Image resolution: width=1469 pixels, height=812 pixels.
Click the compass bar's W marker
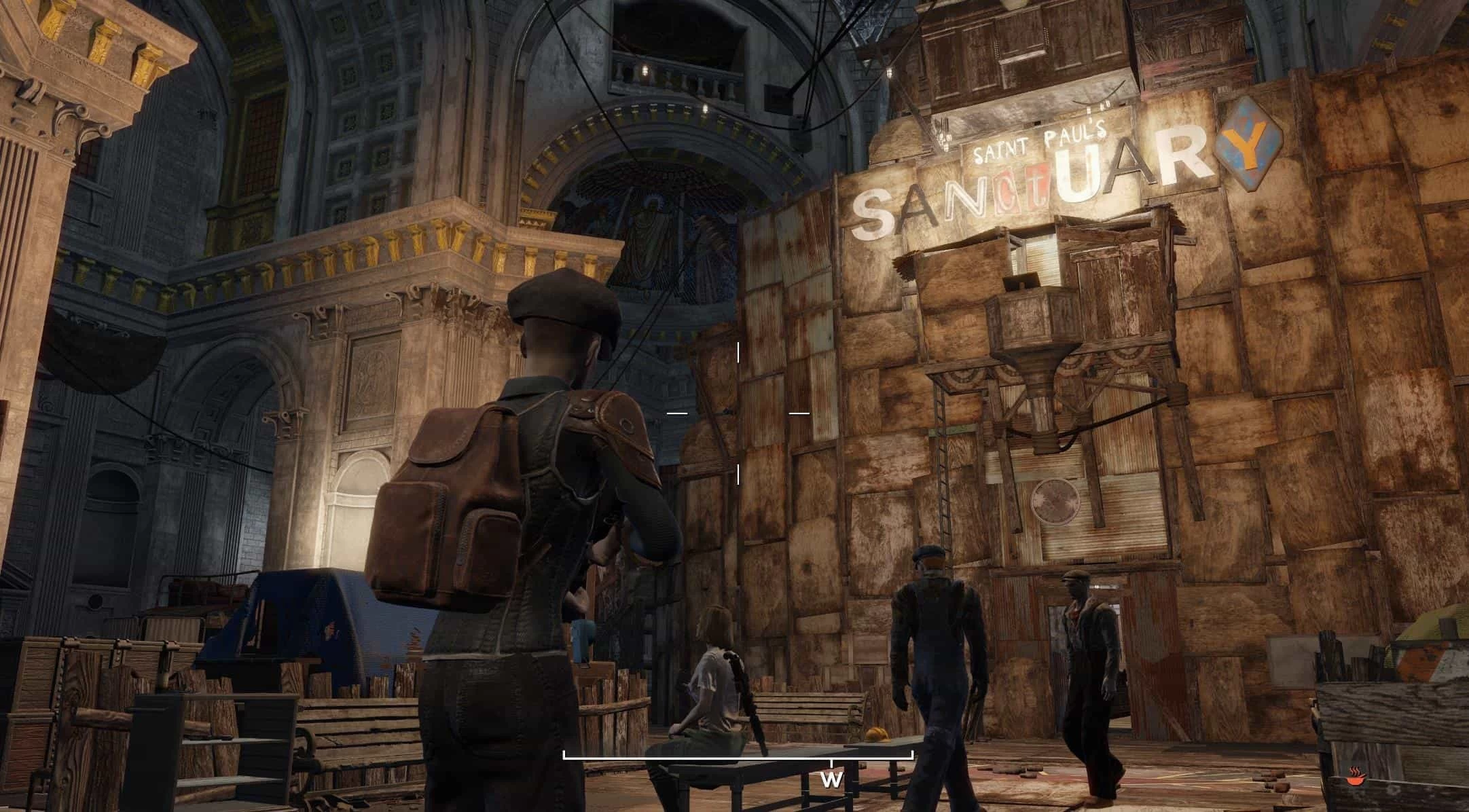pyautogui.click(x=831, y=779)
